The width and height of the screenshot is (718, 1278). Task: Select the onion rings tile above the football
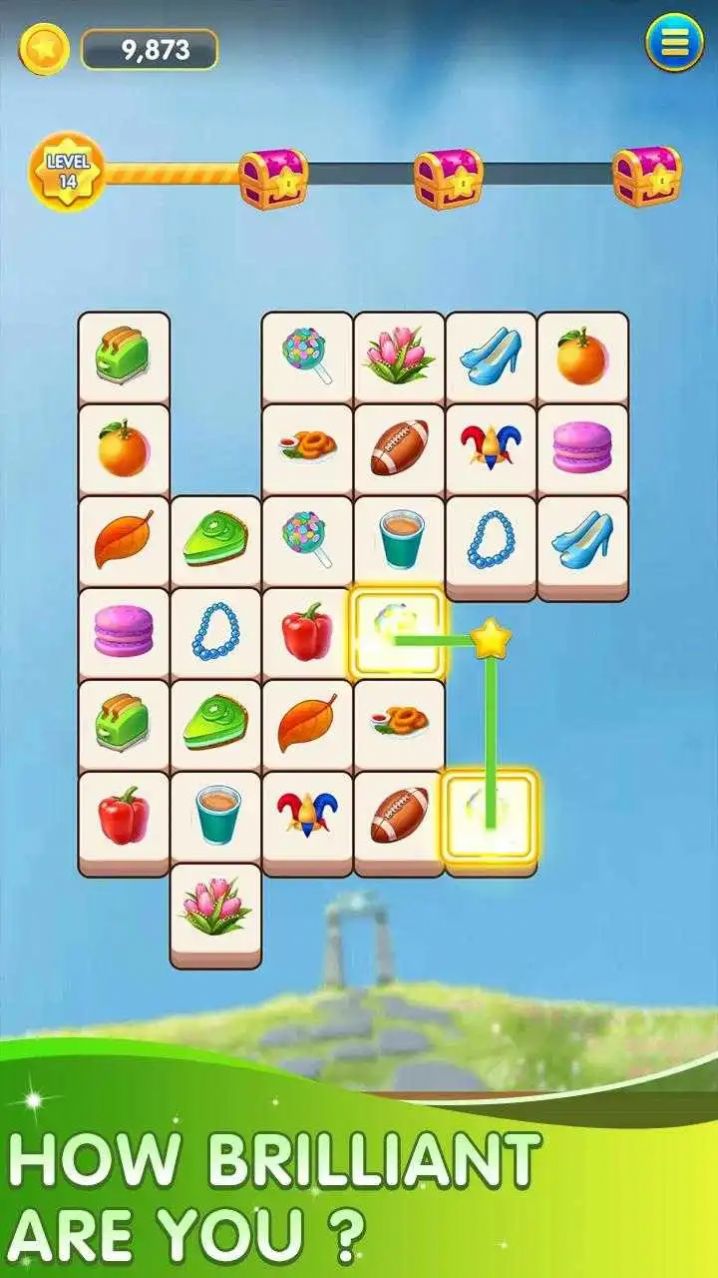[x=399, y=723]
